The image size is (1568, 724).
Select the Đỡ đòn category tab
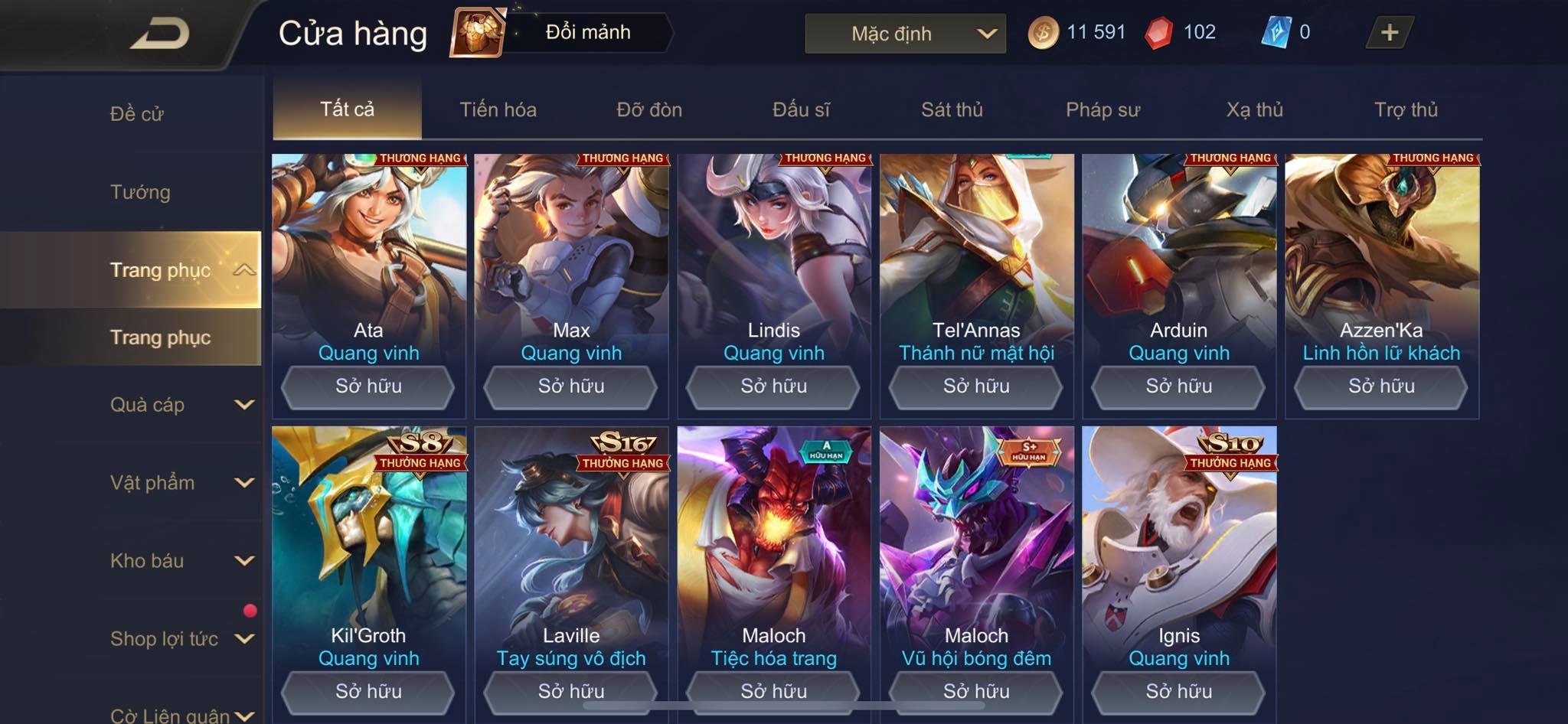(x=649, y=109)
